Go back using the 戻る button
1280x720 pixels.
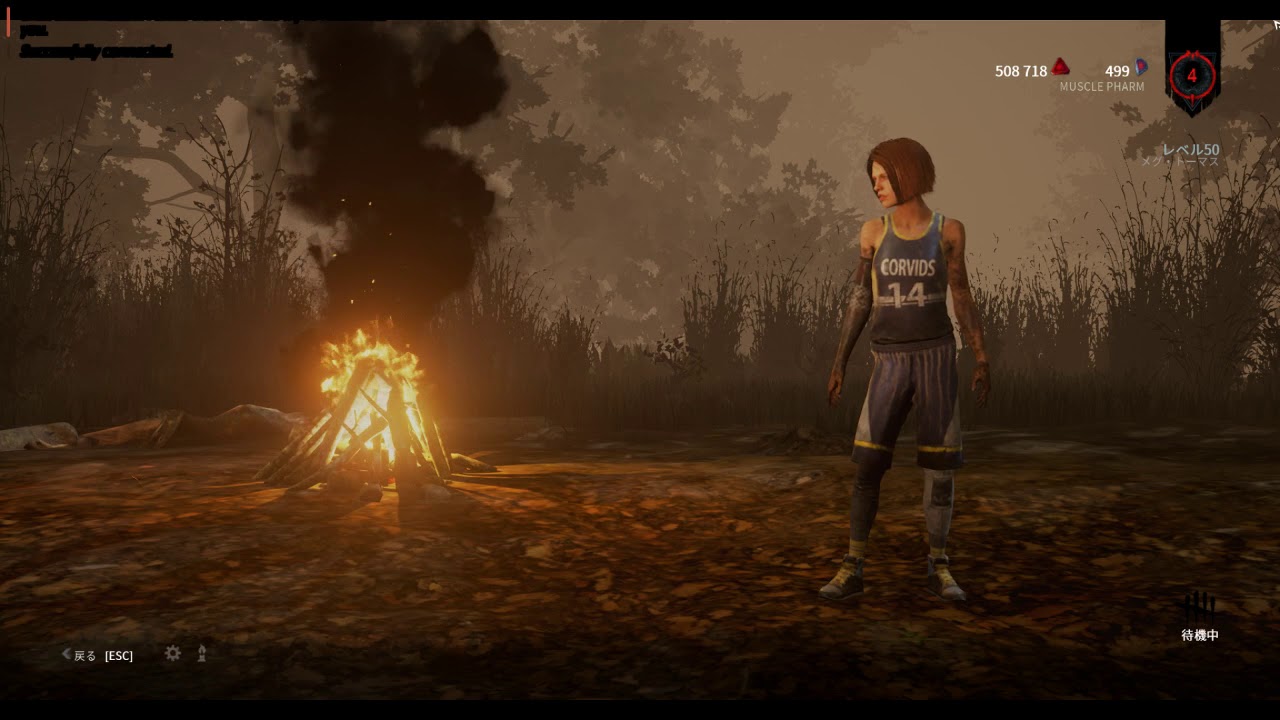pos(84,656)
